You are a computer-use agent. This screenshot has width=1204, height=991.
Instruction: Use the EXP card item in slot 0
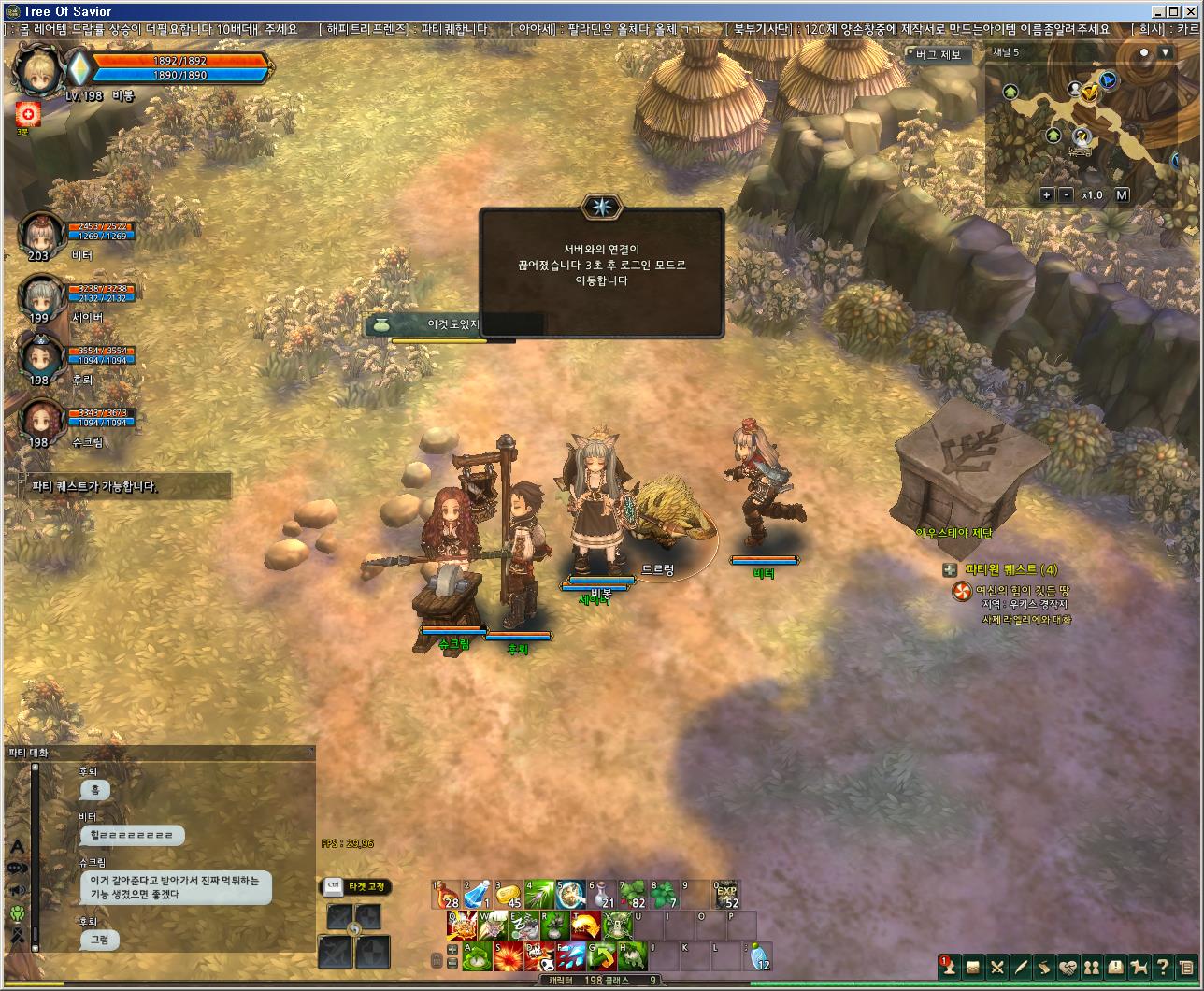(x=726, y=896)
